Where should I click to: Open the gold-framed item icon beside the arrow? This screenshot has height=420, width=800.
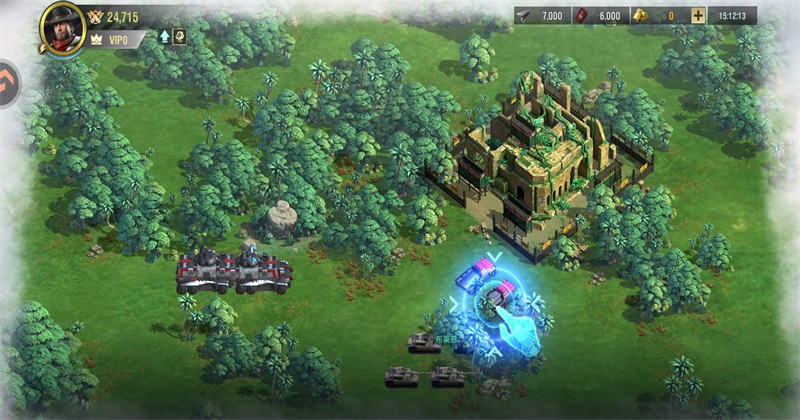click(180, 37)
